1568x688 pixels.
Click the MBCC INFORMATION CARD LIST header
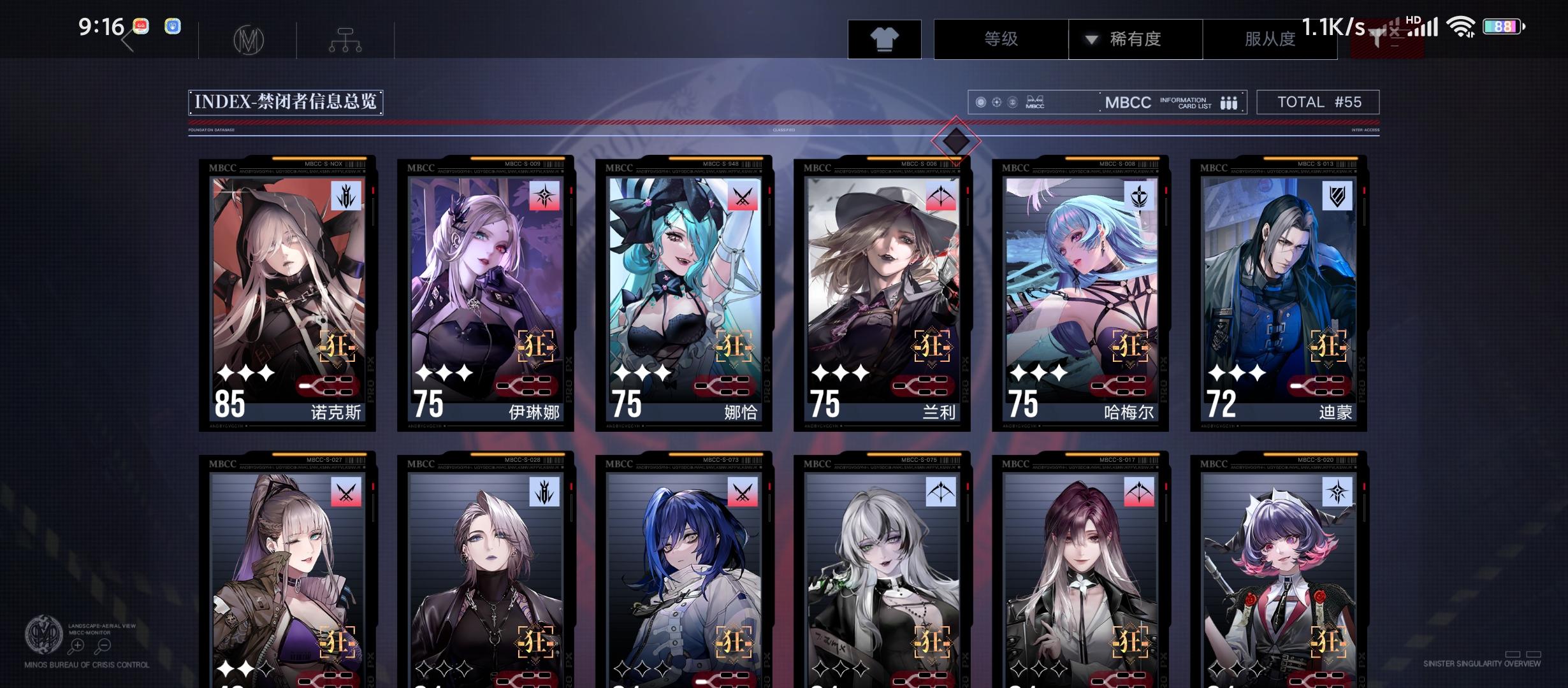point(1147,102)
